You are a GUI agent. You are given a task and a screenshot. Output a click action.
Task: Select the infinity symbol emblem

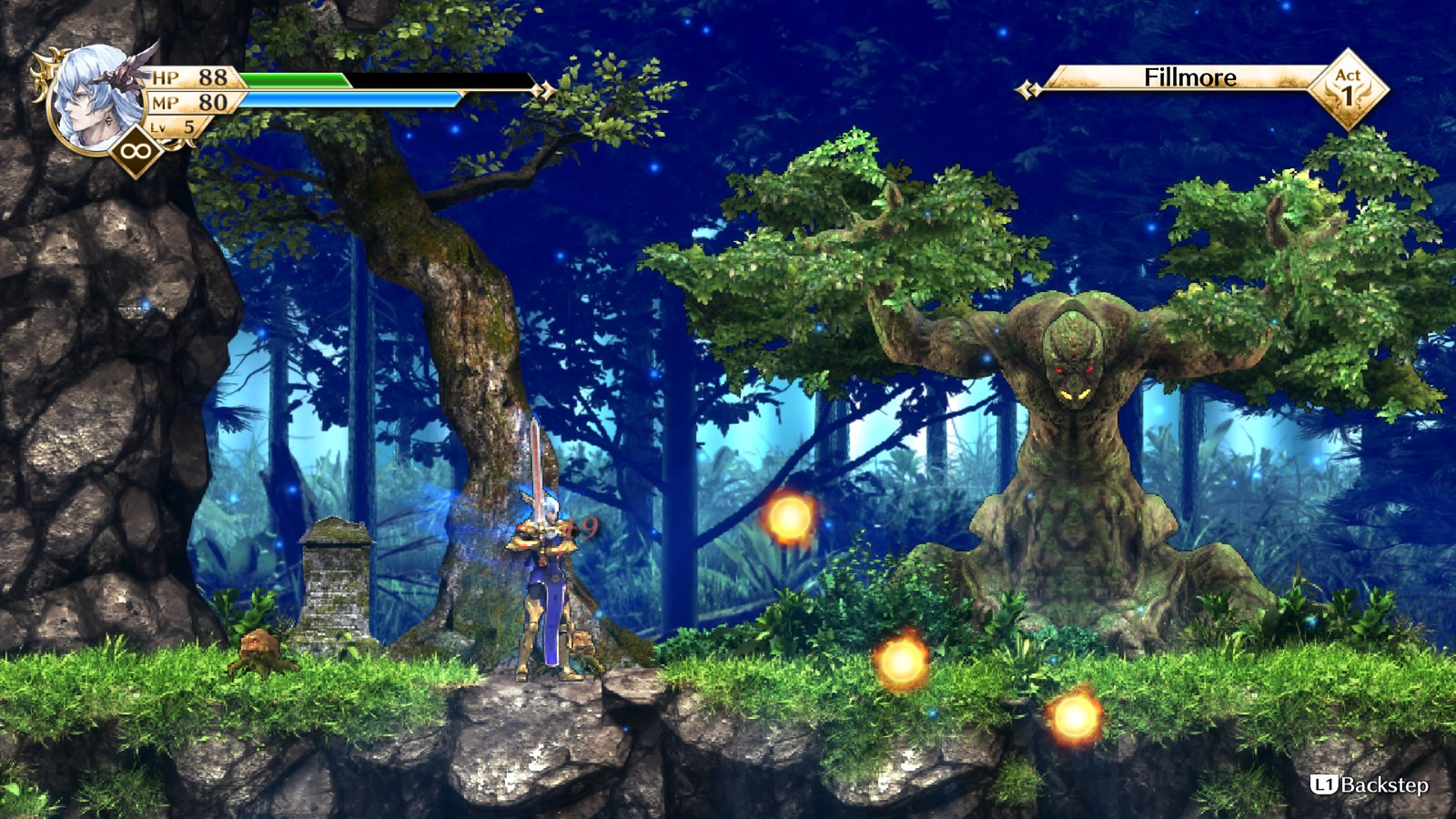pyautogui.click(x=135, y=150)
